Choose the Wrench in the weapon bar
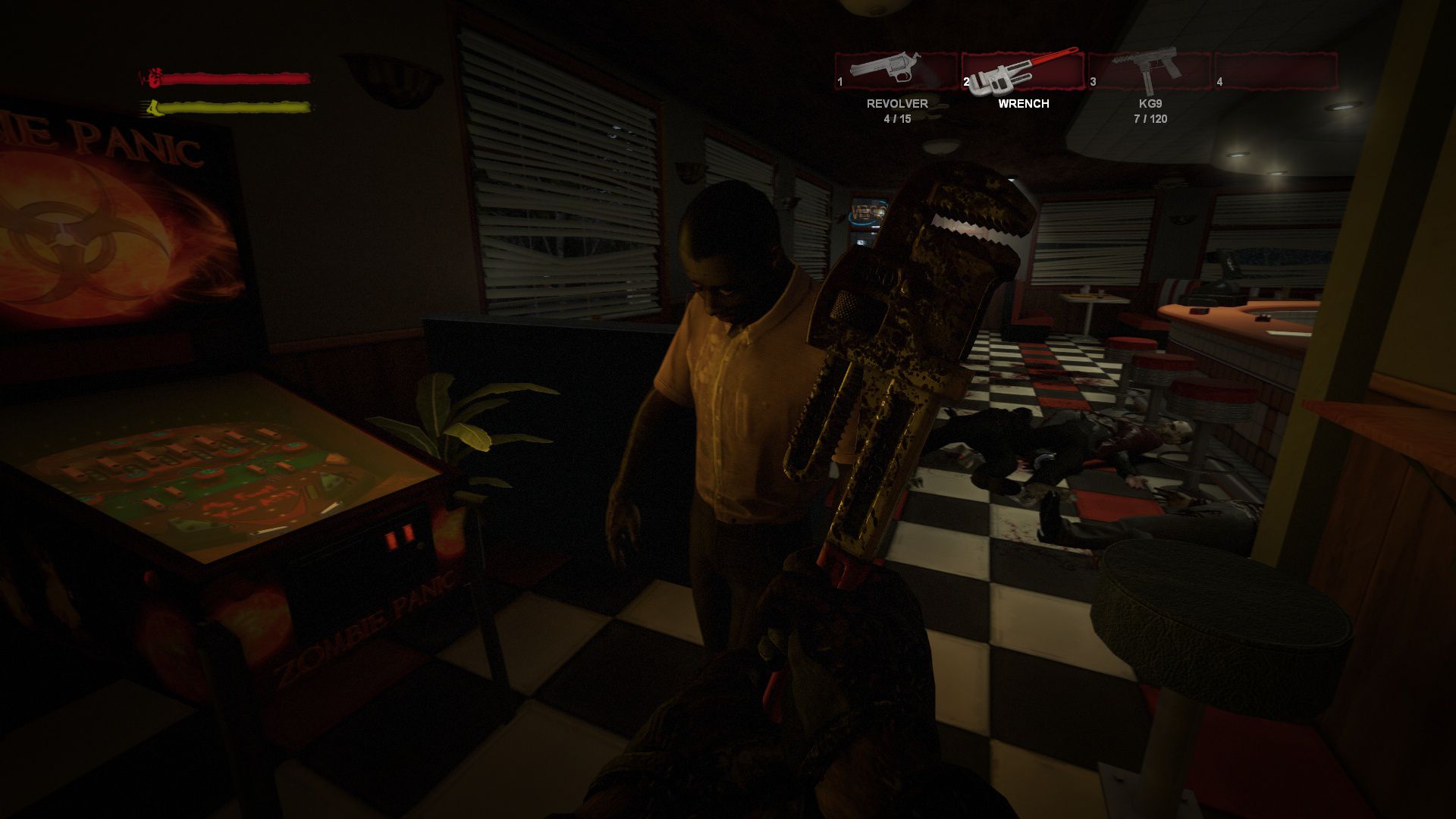Screen dimensions: 1456x819 pos(1023,72)
